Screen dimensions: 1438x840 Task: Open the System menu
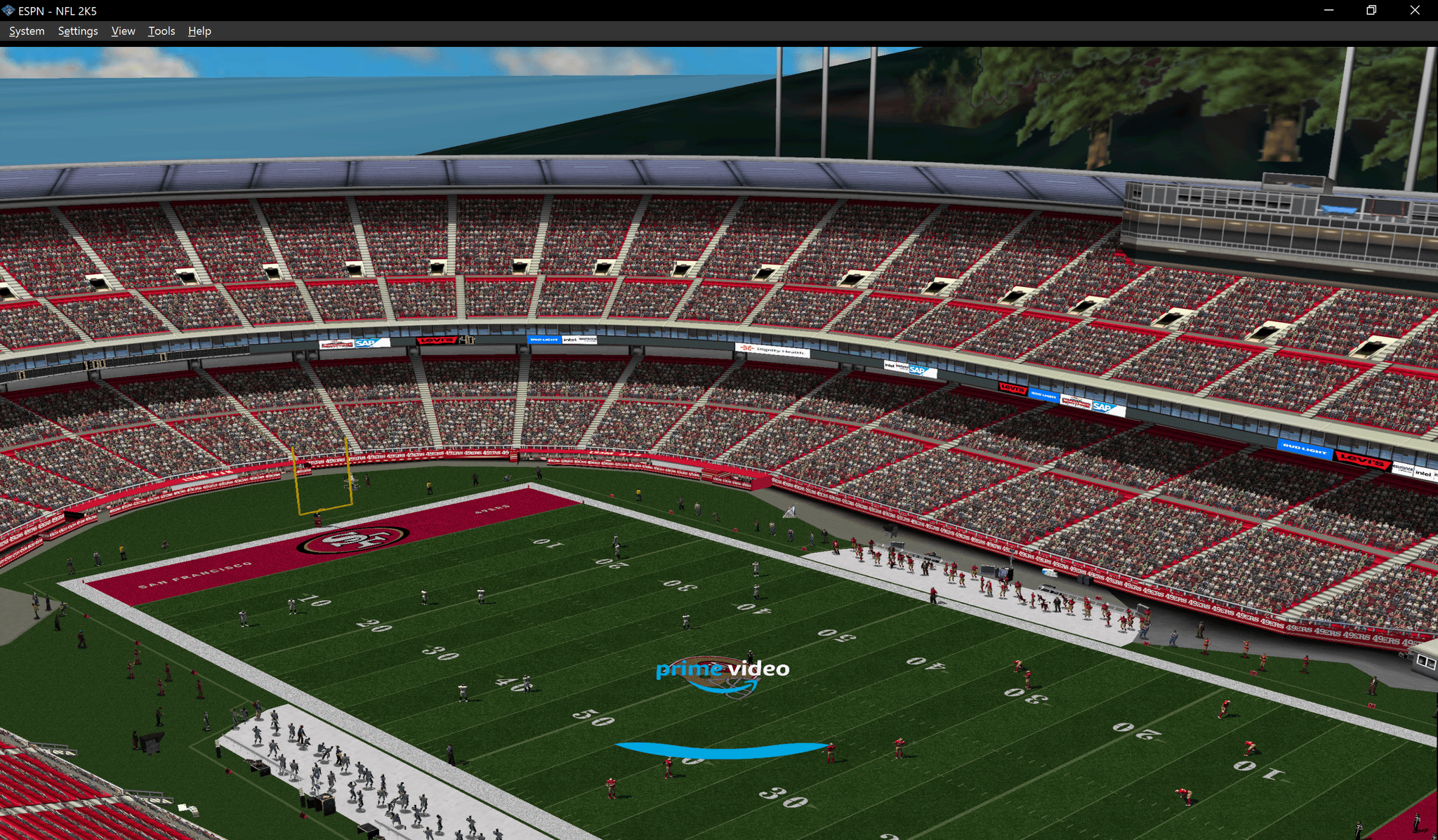[x=26, y=31]
